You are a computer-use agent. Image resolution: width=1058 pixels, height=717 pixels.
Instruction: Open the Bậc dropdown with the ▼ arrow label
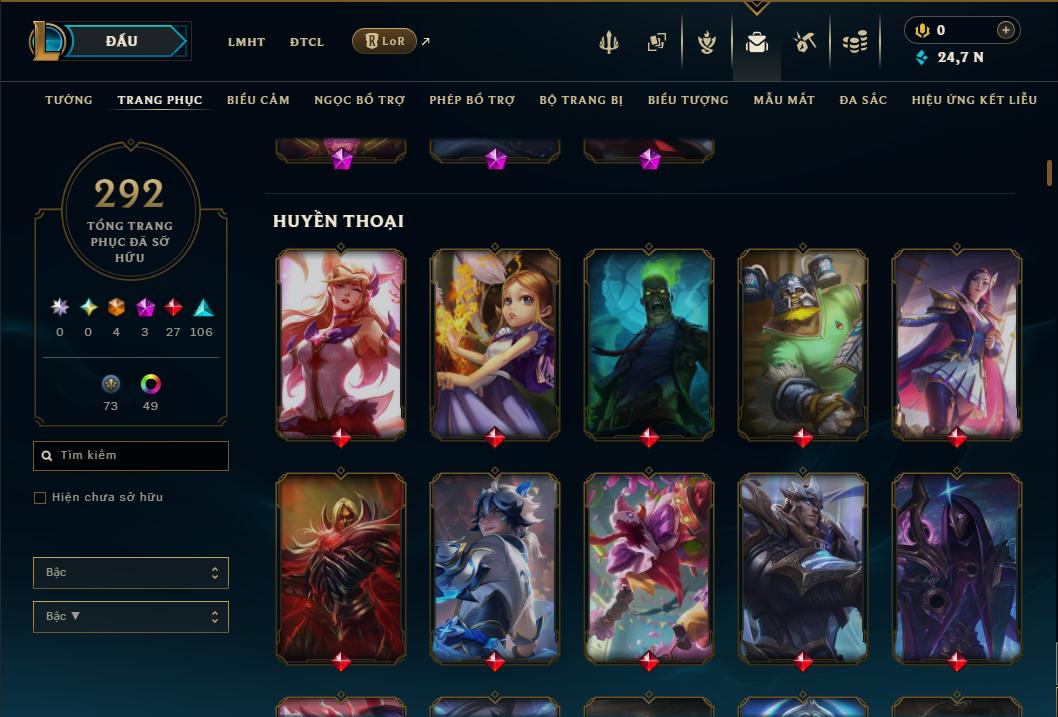pyautogui.click(x=131, y=617)
